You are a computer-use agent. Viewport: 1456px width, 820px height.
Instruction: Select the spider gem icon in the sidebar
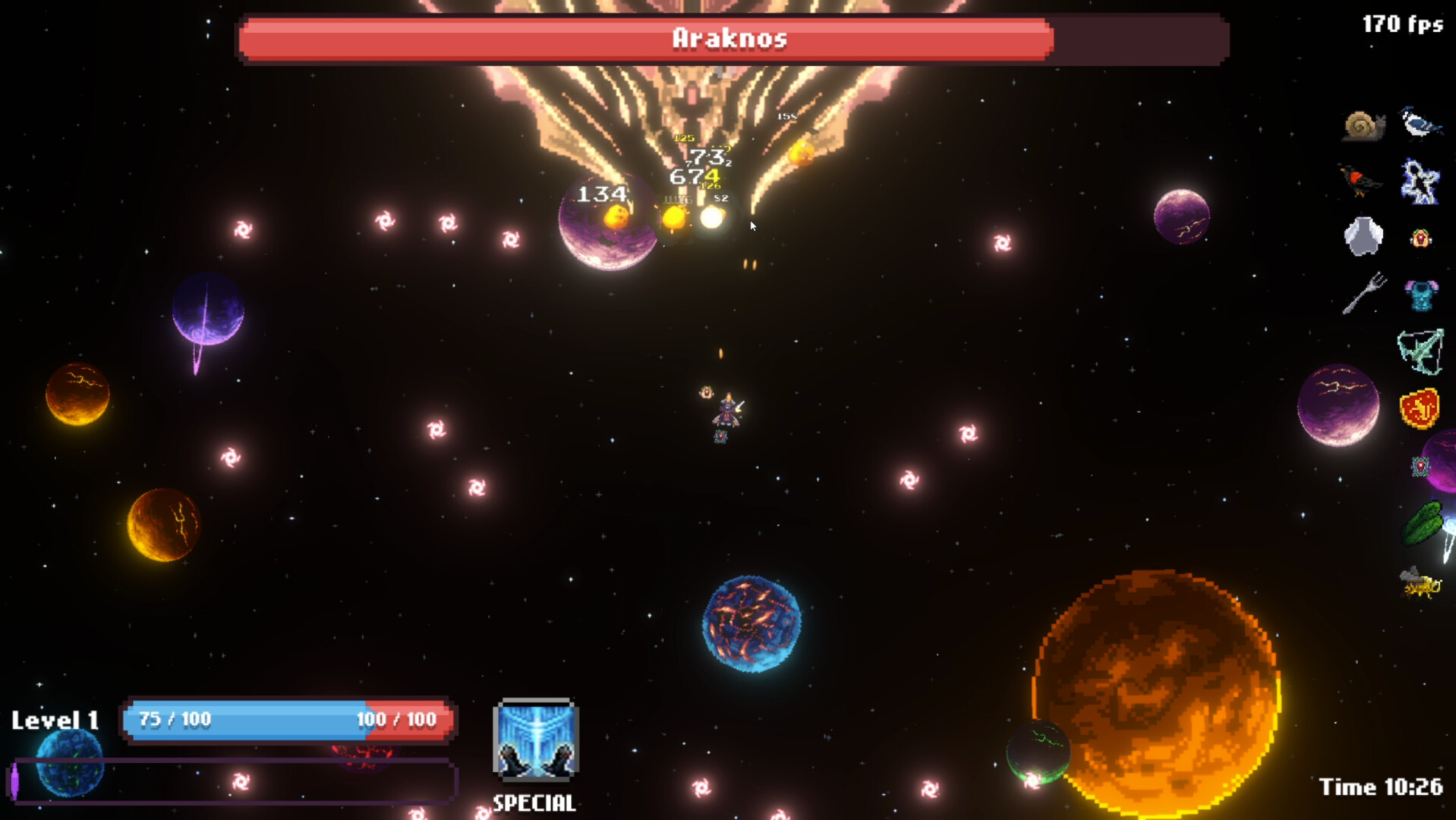click(x=1420, y=465)
